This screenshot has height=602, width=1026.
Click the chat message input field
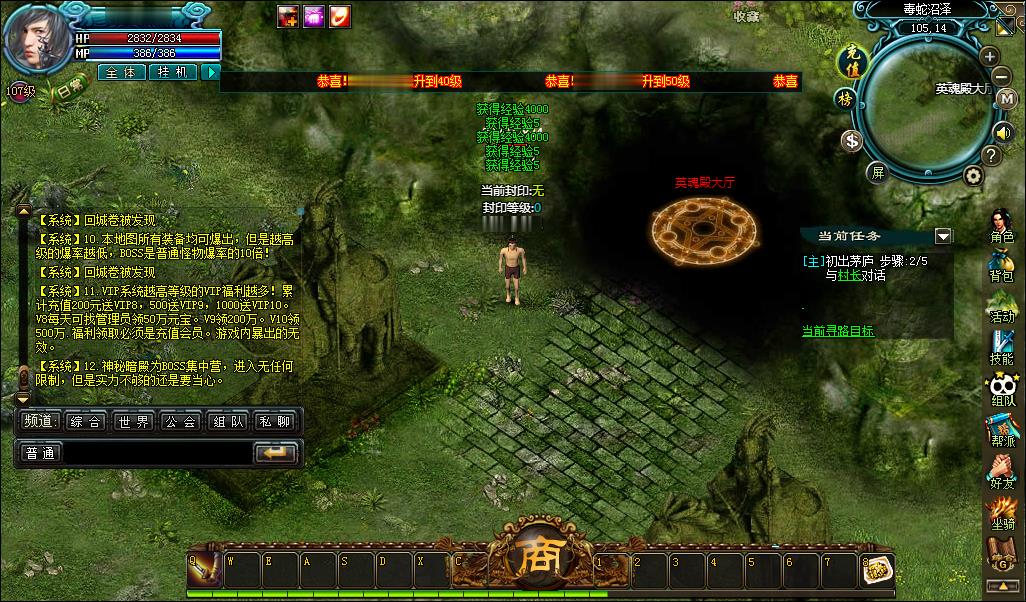[x=156, y=453]
